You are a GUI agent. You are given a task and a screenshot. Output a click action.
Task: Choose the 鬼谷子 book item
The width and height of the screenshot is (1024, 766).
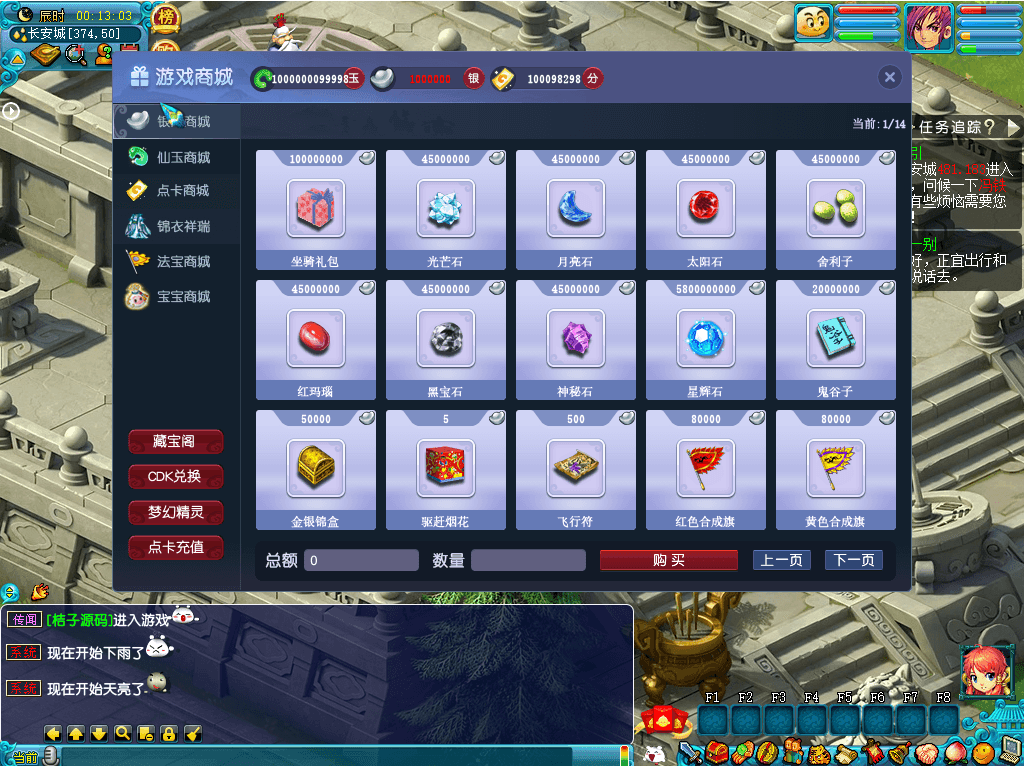[836, 339]
